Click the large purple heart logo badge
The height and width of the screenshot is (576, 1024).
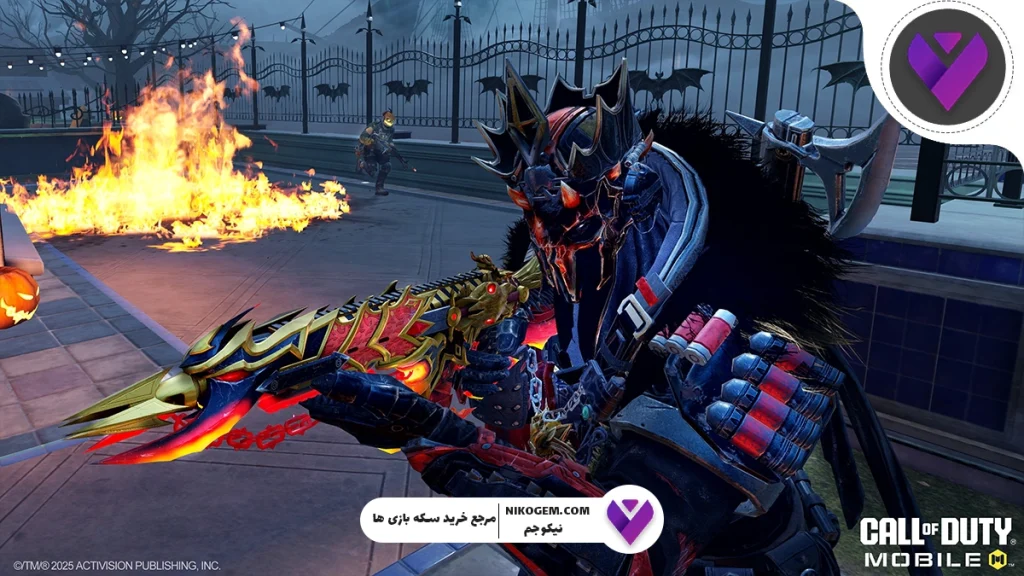[946, 67]
